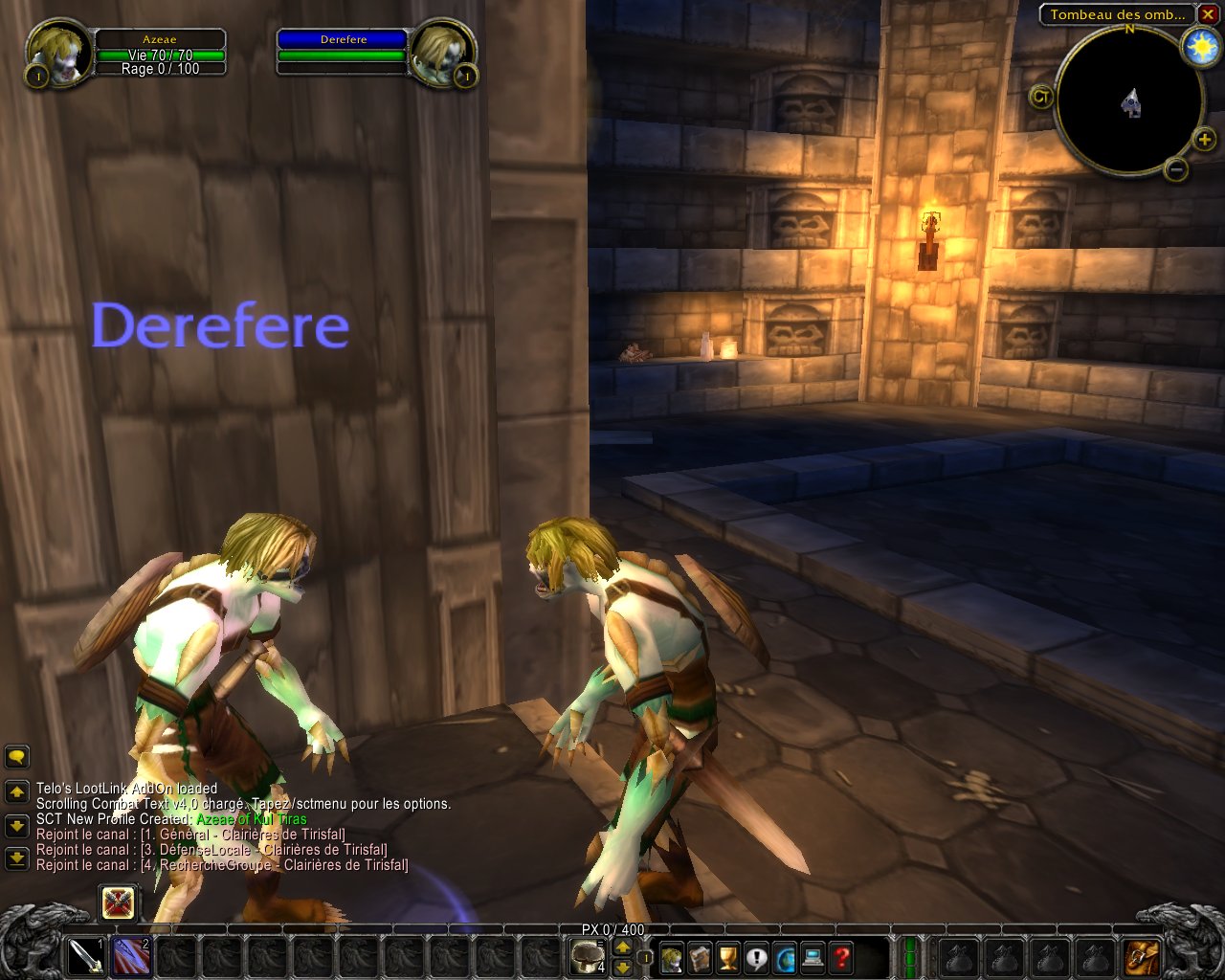The width and height of the screenshot is (1225, 980).
Task: Open the quest log exclamation button
Action: [757, 956]
